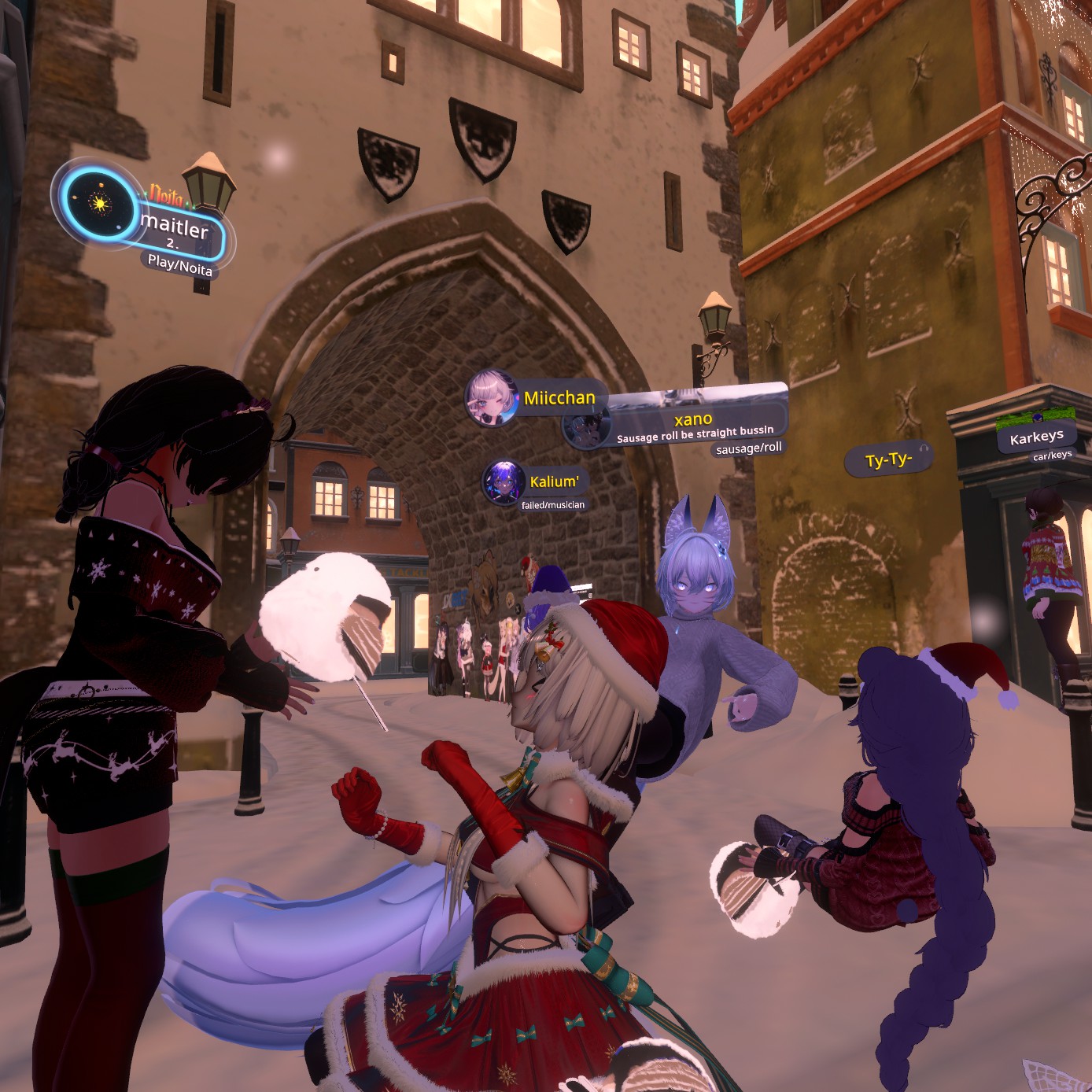Click maitler's glowing sun profile icon
Screen dimensions: 1092x1092
[x=99, y=204]
